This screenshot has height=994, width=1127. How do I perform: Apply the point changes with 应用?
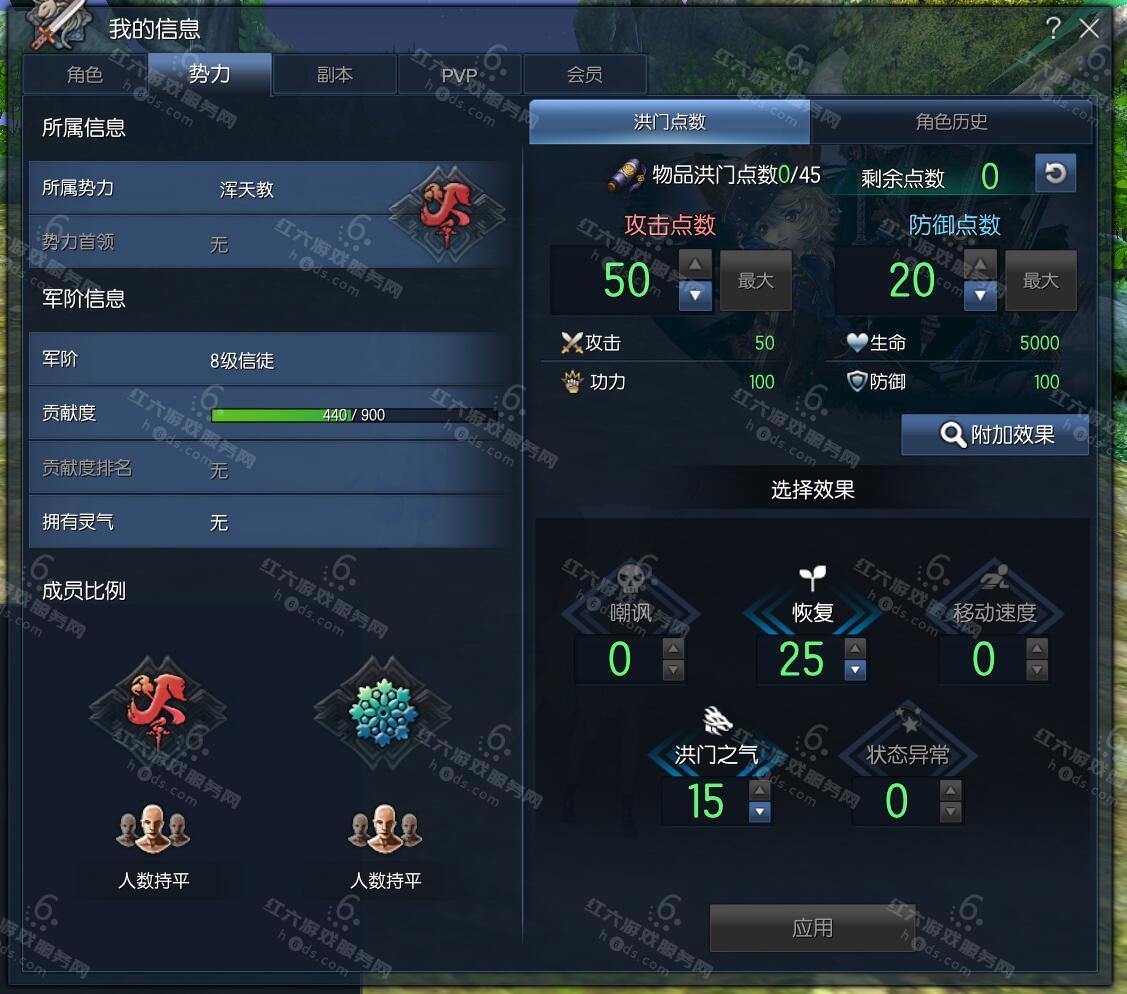812,928
